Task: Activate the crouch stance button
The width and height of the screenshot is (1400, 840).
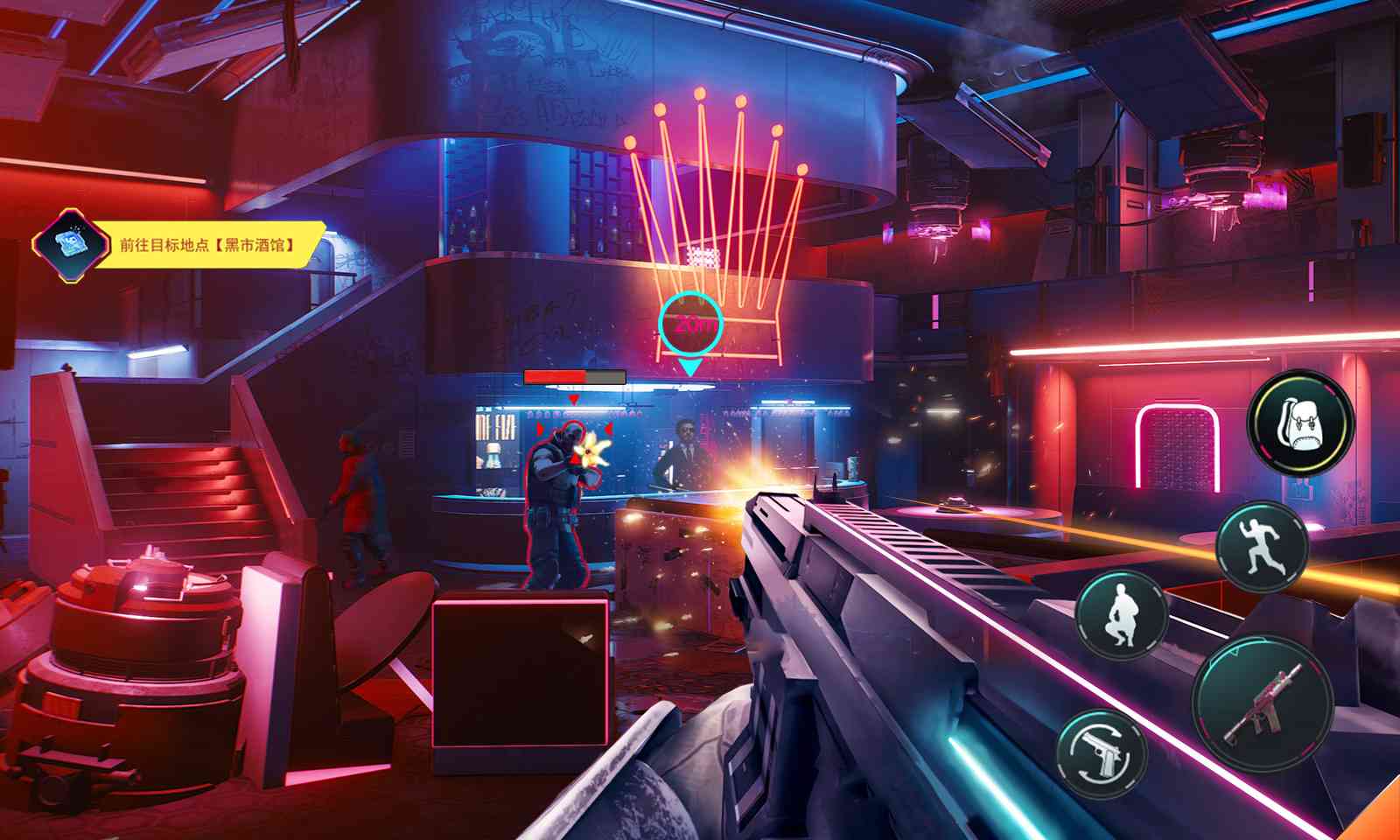Action: (1122, 615)
